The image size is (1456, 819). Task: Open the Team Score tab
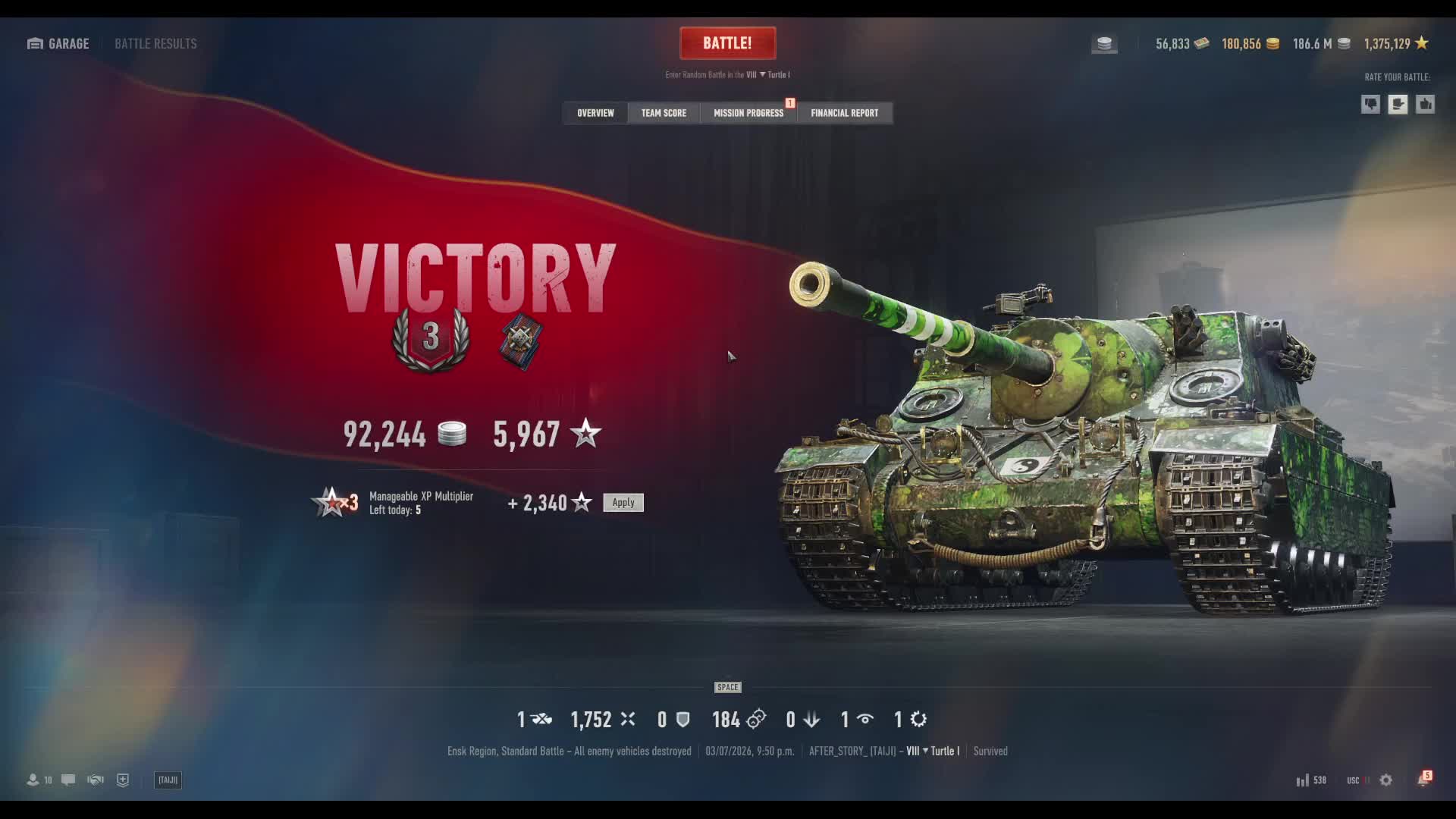click(x=664, y=113)
